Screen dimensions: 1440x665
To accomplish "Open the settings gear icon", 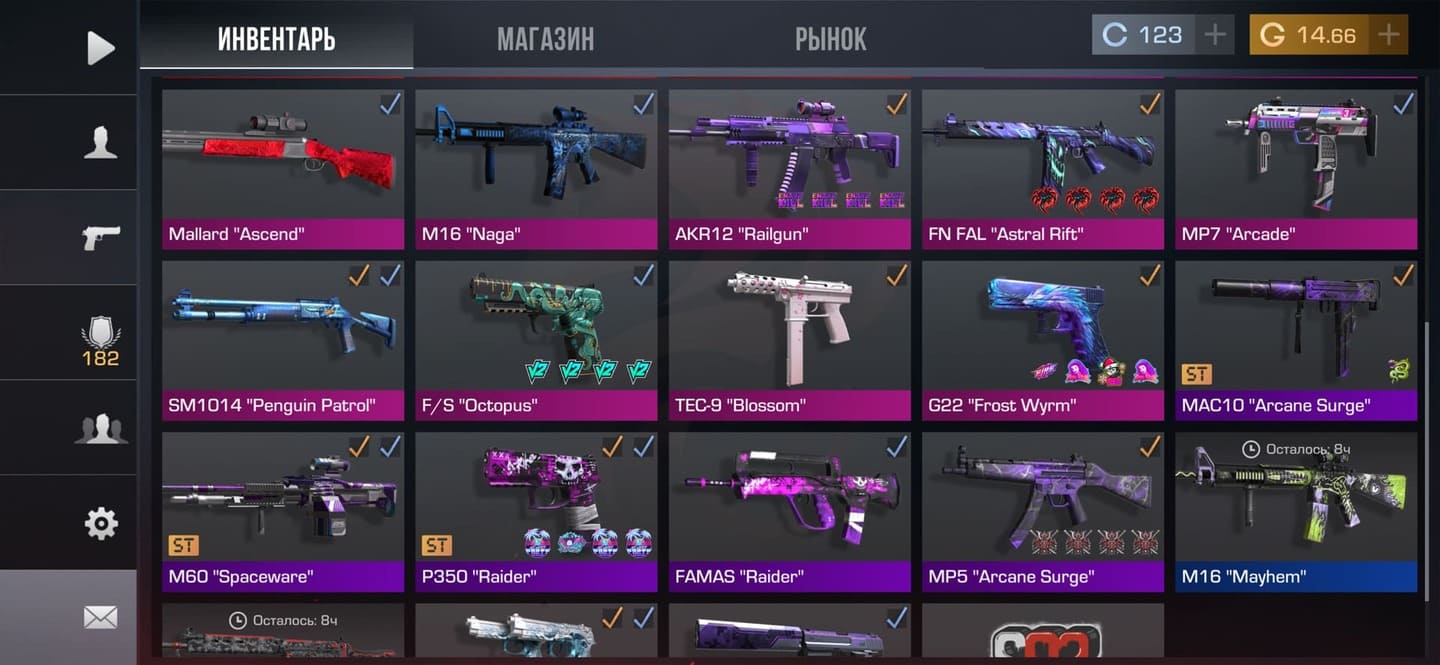I will [x=100, y=523].
